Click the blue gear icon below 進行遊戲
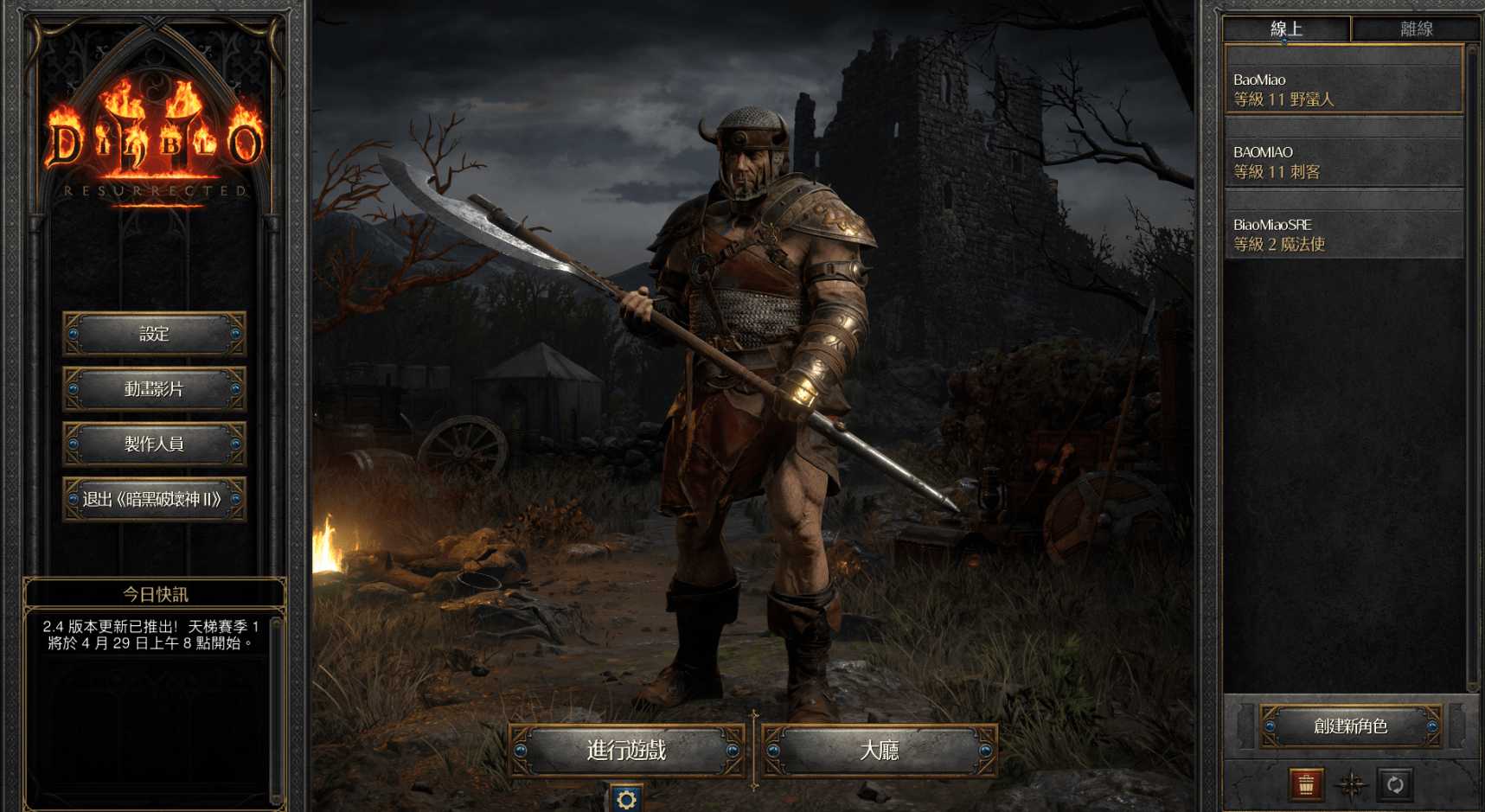 [626, 798]
